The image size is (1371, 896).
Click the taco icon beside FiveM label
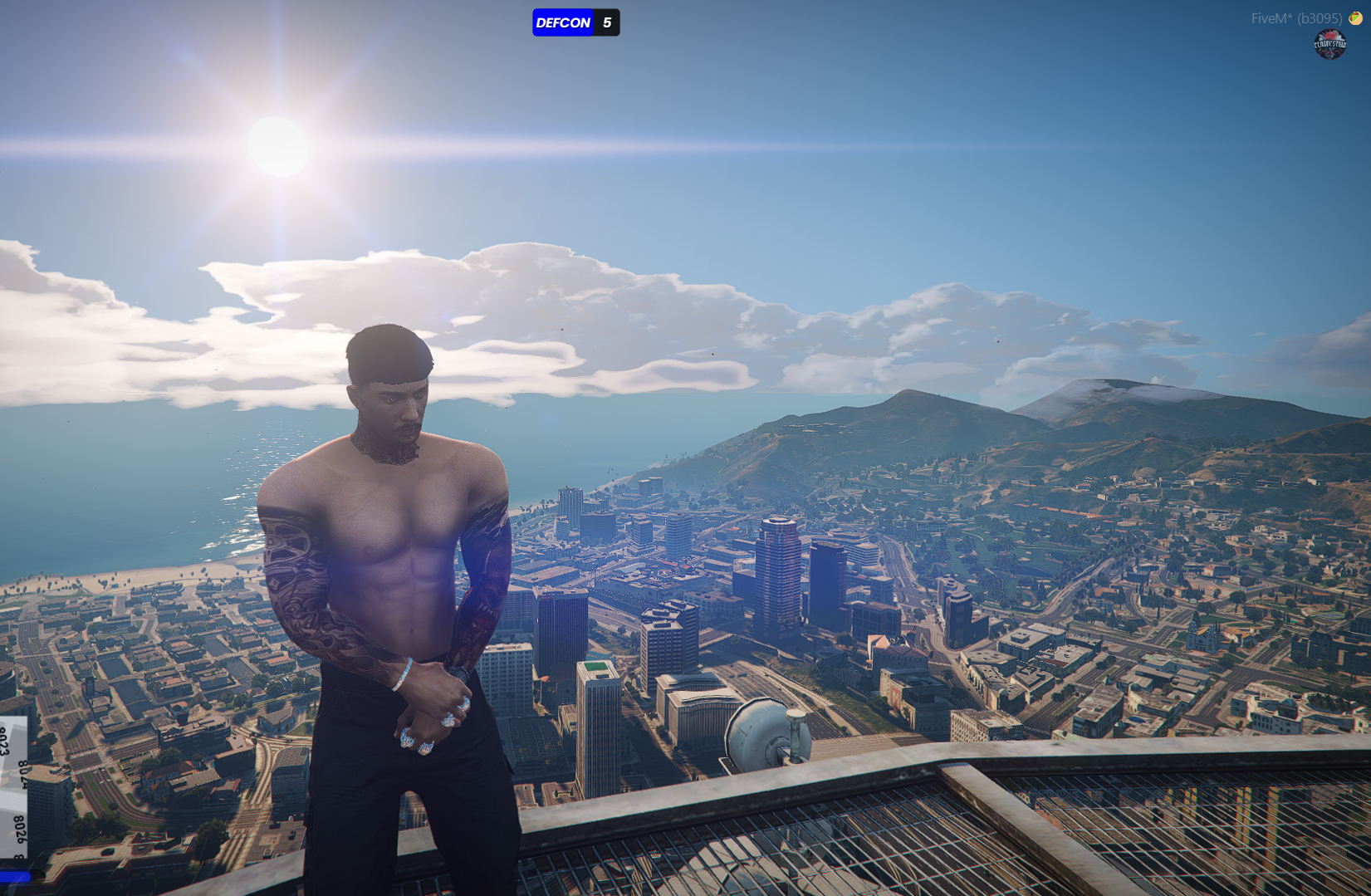pos(1356,18)
